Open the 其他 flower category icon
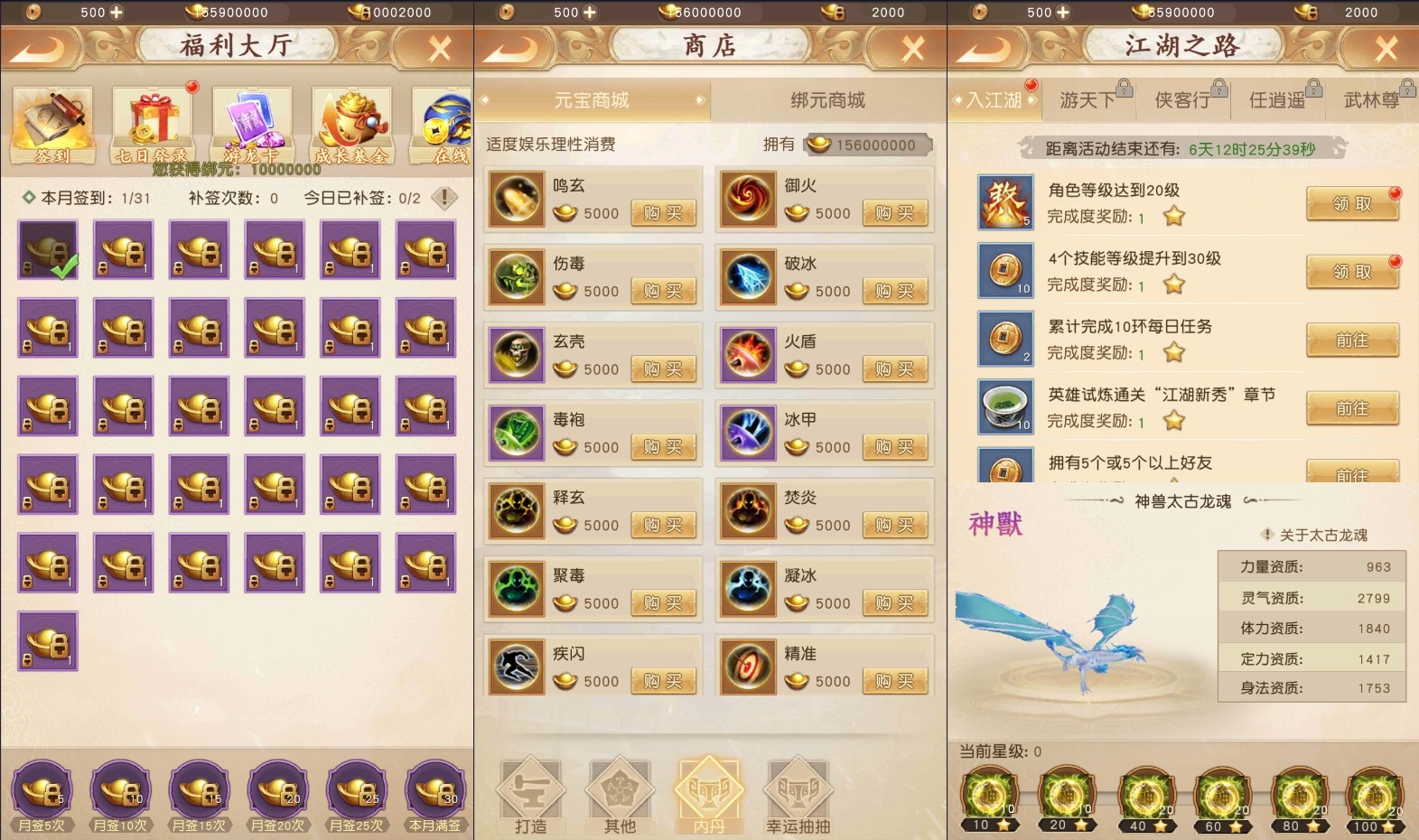1419x840 pixels. 620,795
